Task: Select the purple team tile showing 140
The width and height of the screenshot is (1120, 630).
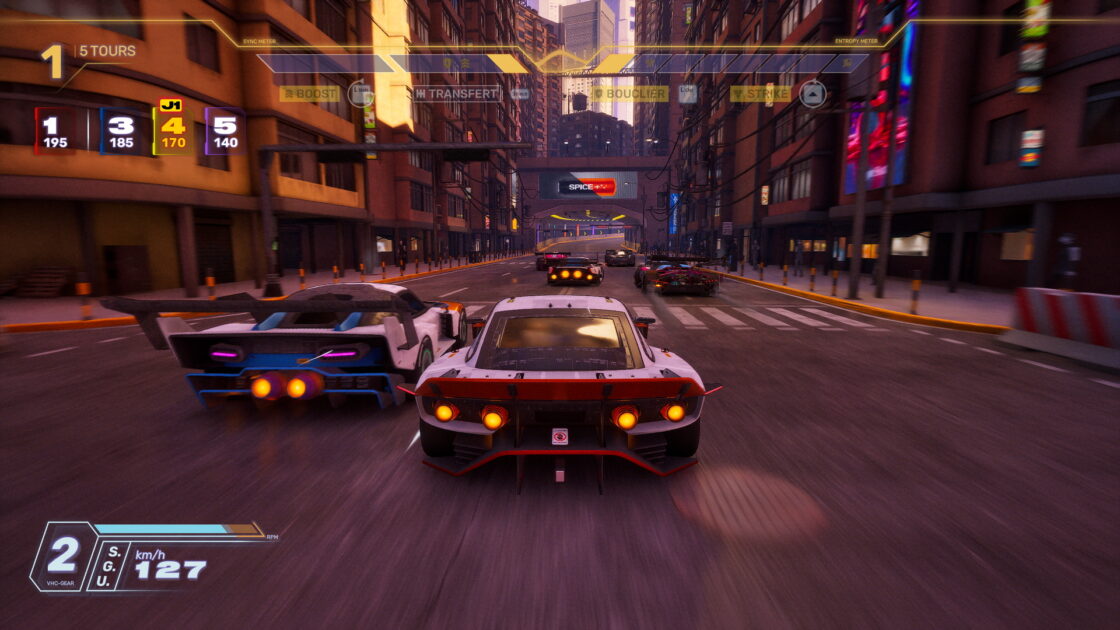Action: (x=225, y=131)
